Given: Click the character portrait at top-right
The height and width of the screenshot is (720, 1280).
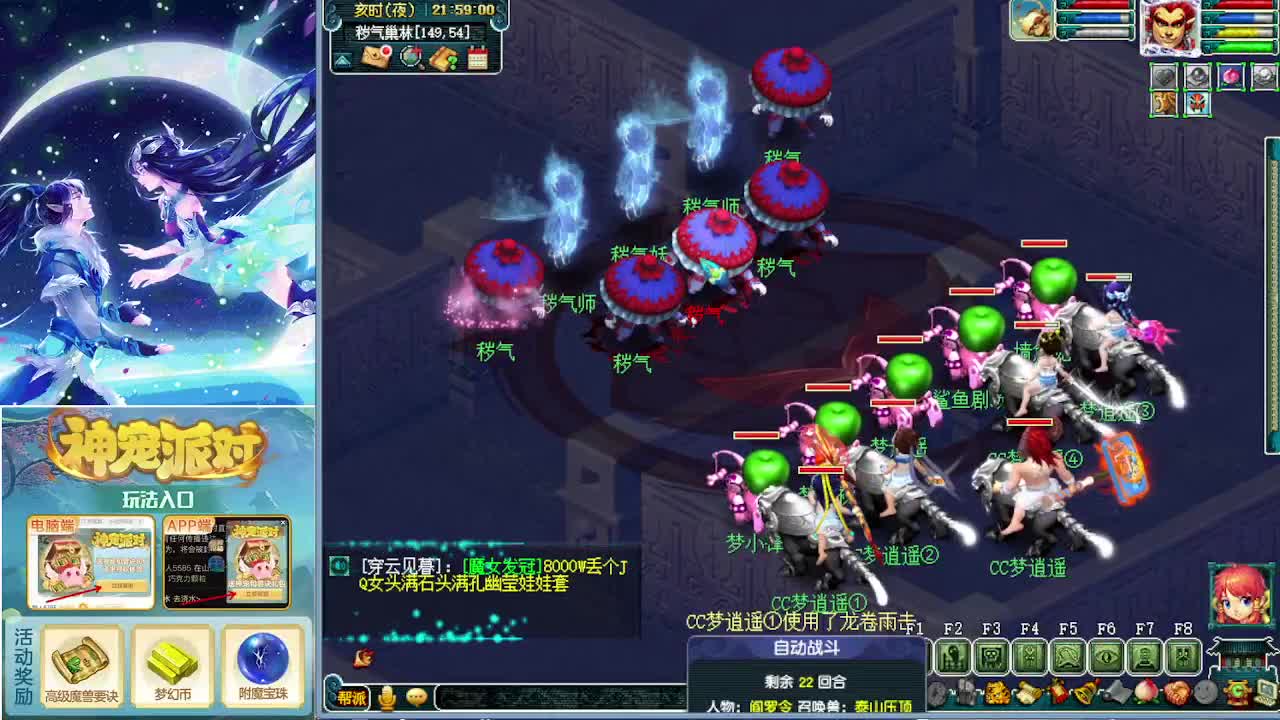Looking at the screenshot, I should (1171, 27).
